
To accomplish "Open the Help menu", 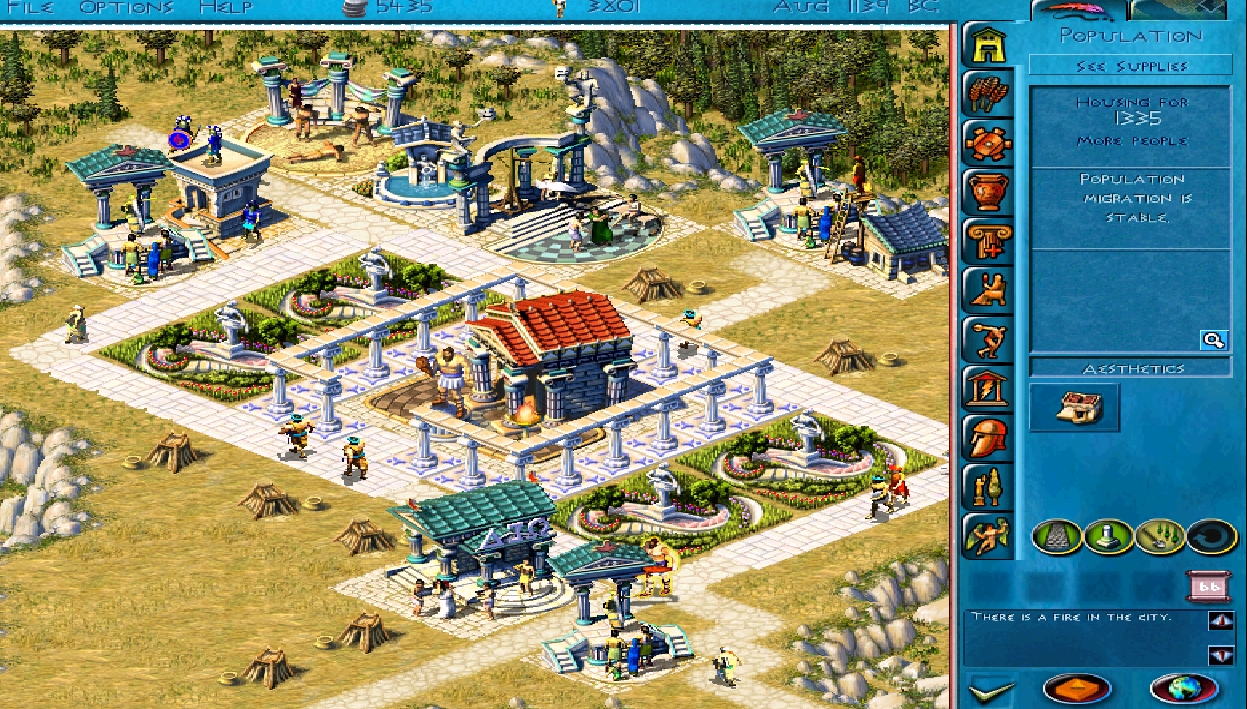I will click(x=225, y=8).
